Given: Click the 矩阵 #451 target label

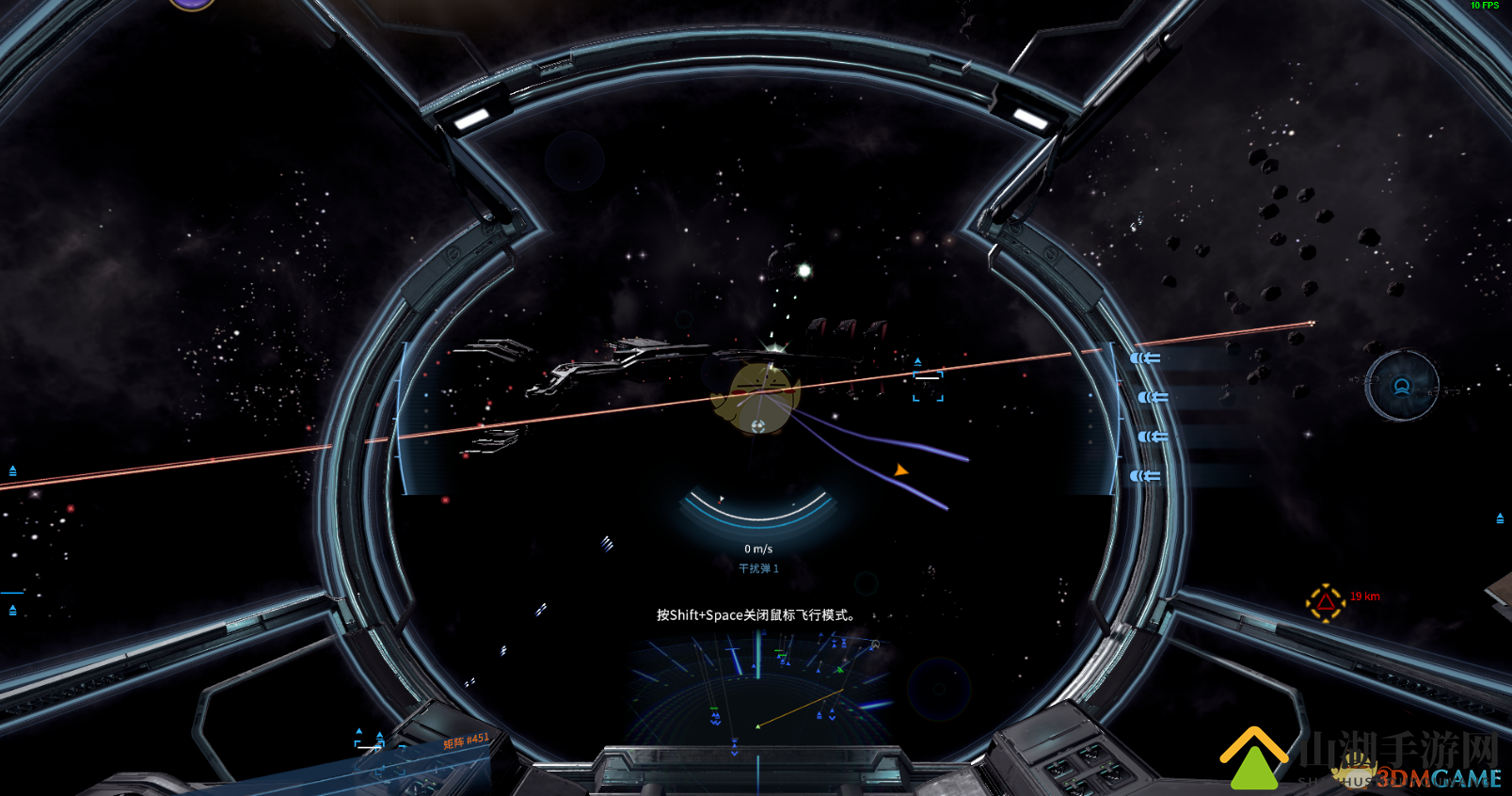Looking at the screenshot, I should click(467, 740).
